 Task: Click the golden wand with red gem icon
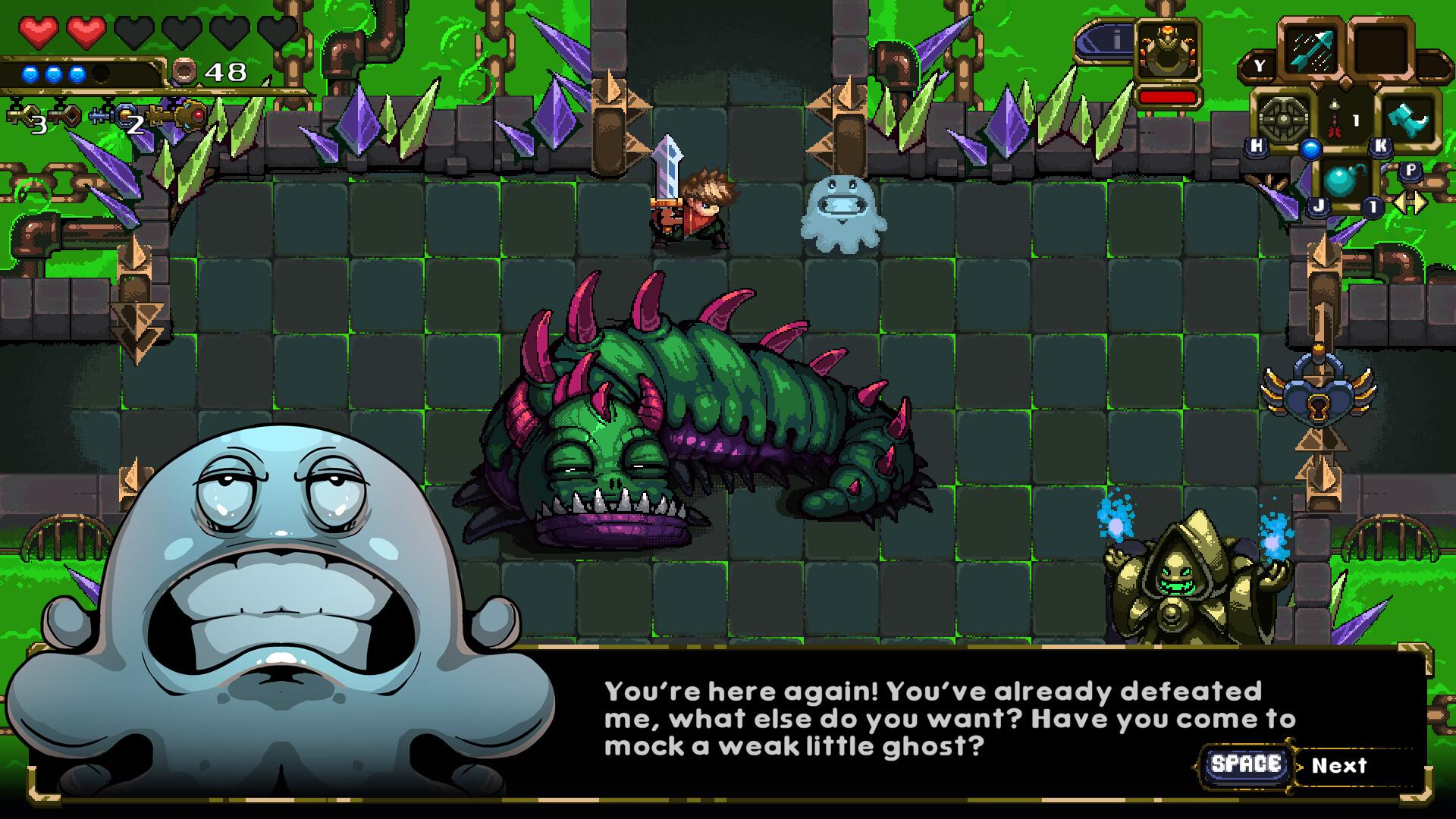[191, 116]
